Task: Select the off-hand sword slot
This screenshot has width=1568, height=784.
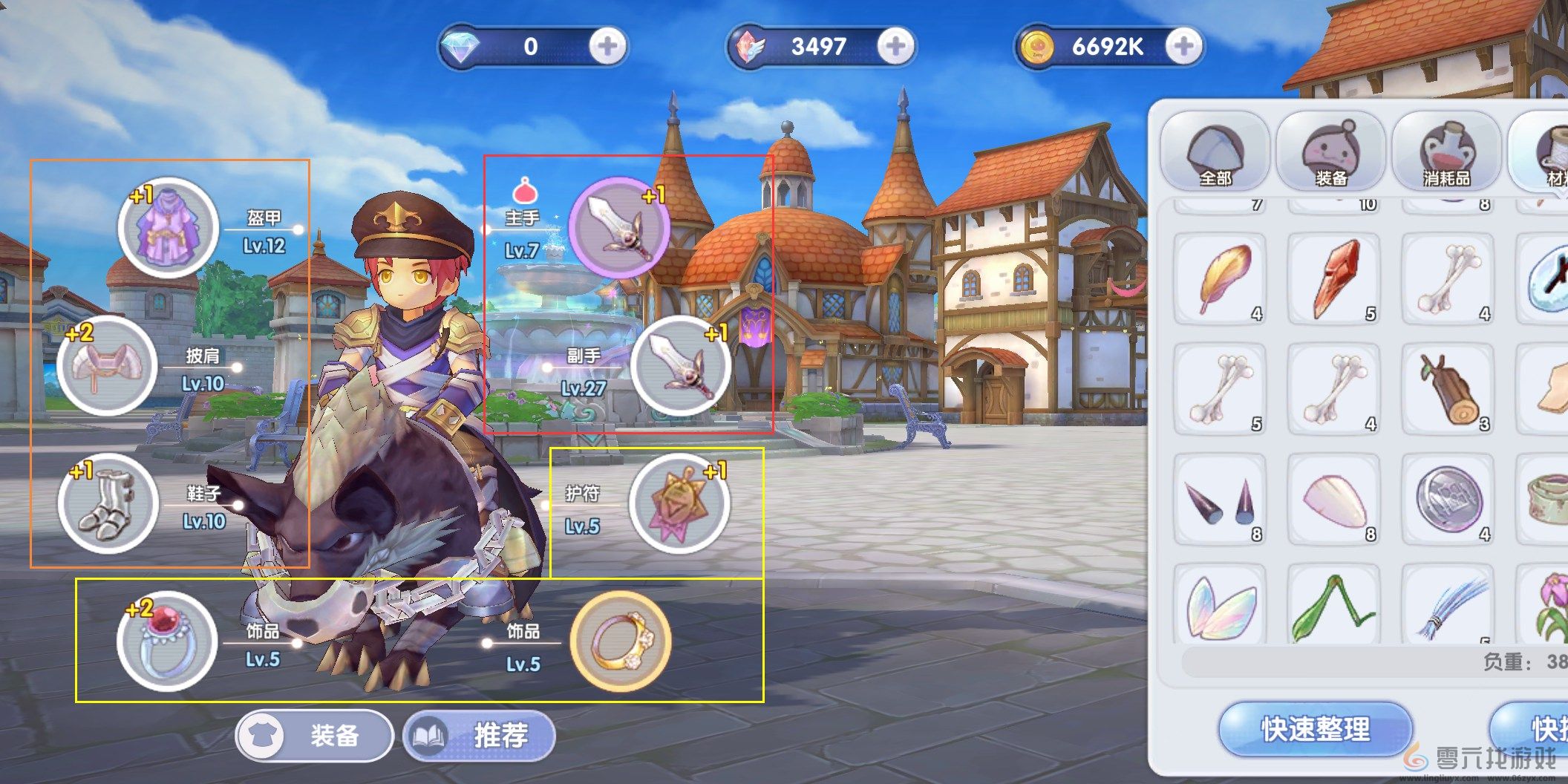Action: click(680, 365)
